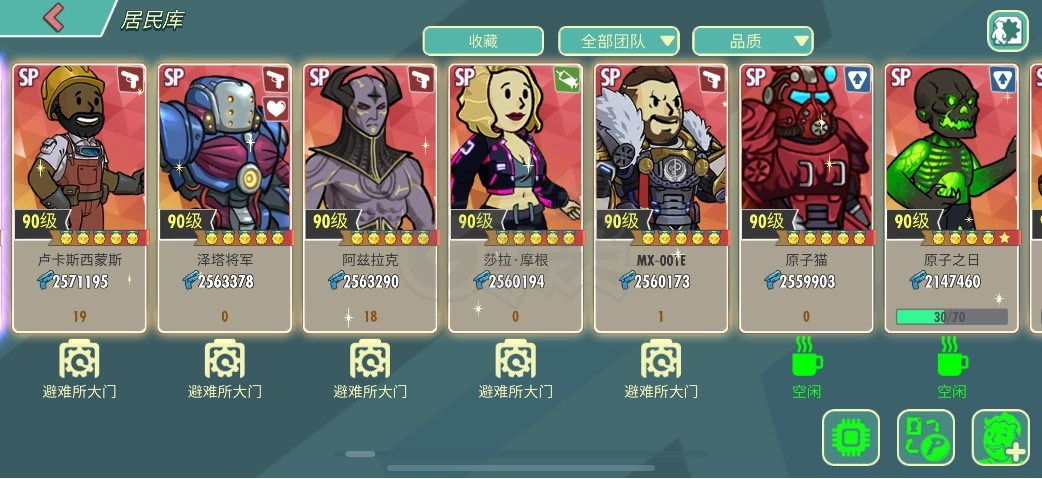Screen dimensions: 1042x479
Task: Click the 空闲 idle status under 原子猫
Action: coord(806,369)
